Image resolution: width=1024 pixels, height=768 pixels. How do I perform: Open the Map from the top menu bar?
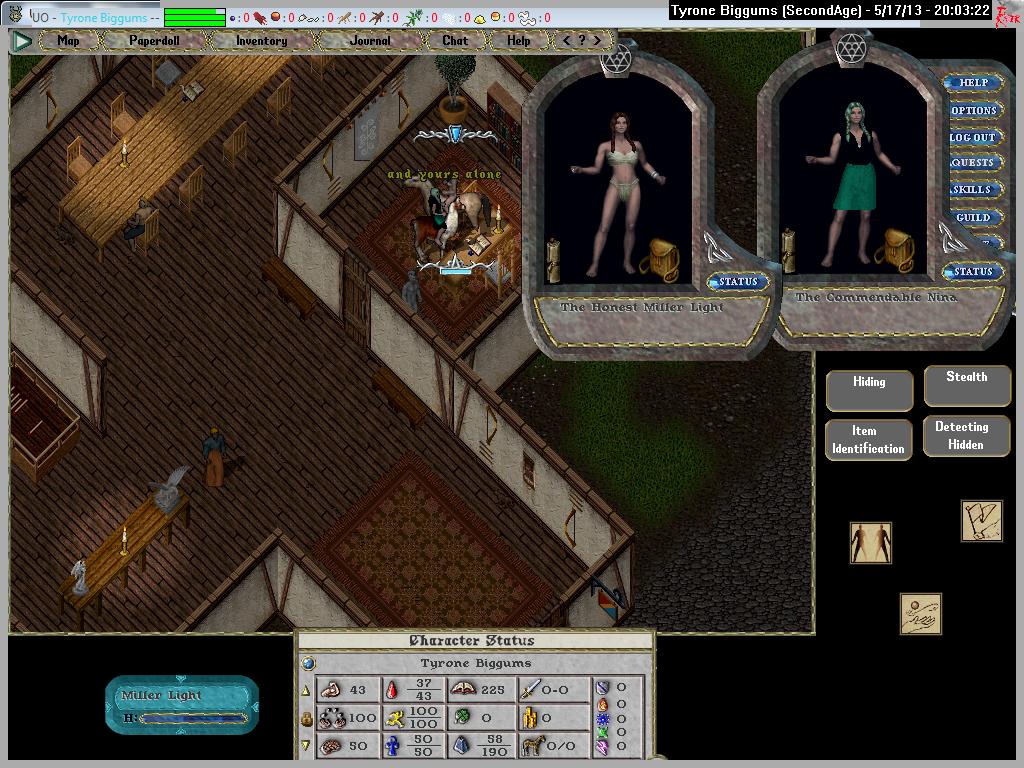(x=68, y=41)
